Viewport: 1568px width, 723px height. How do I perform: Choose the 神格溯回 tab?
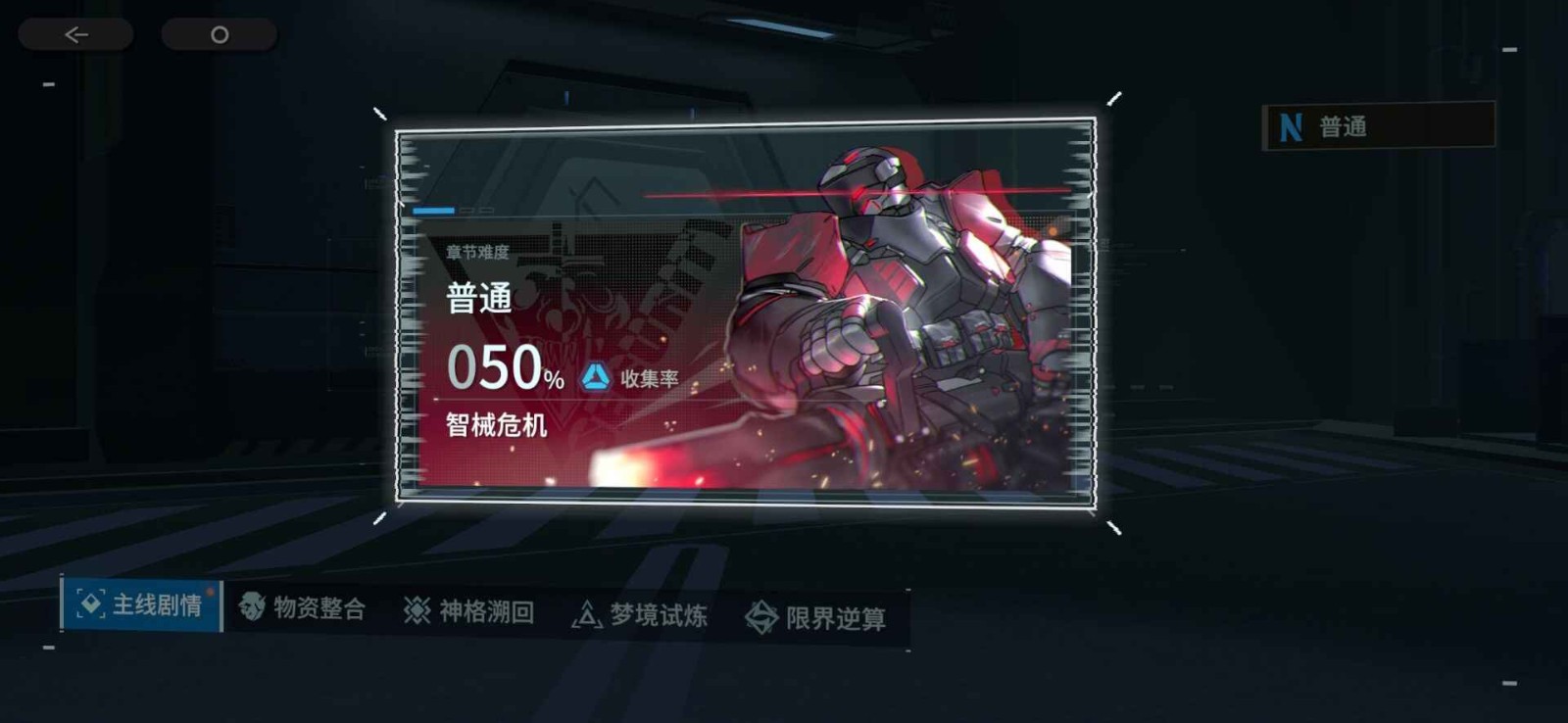[468, 611]
